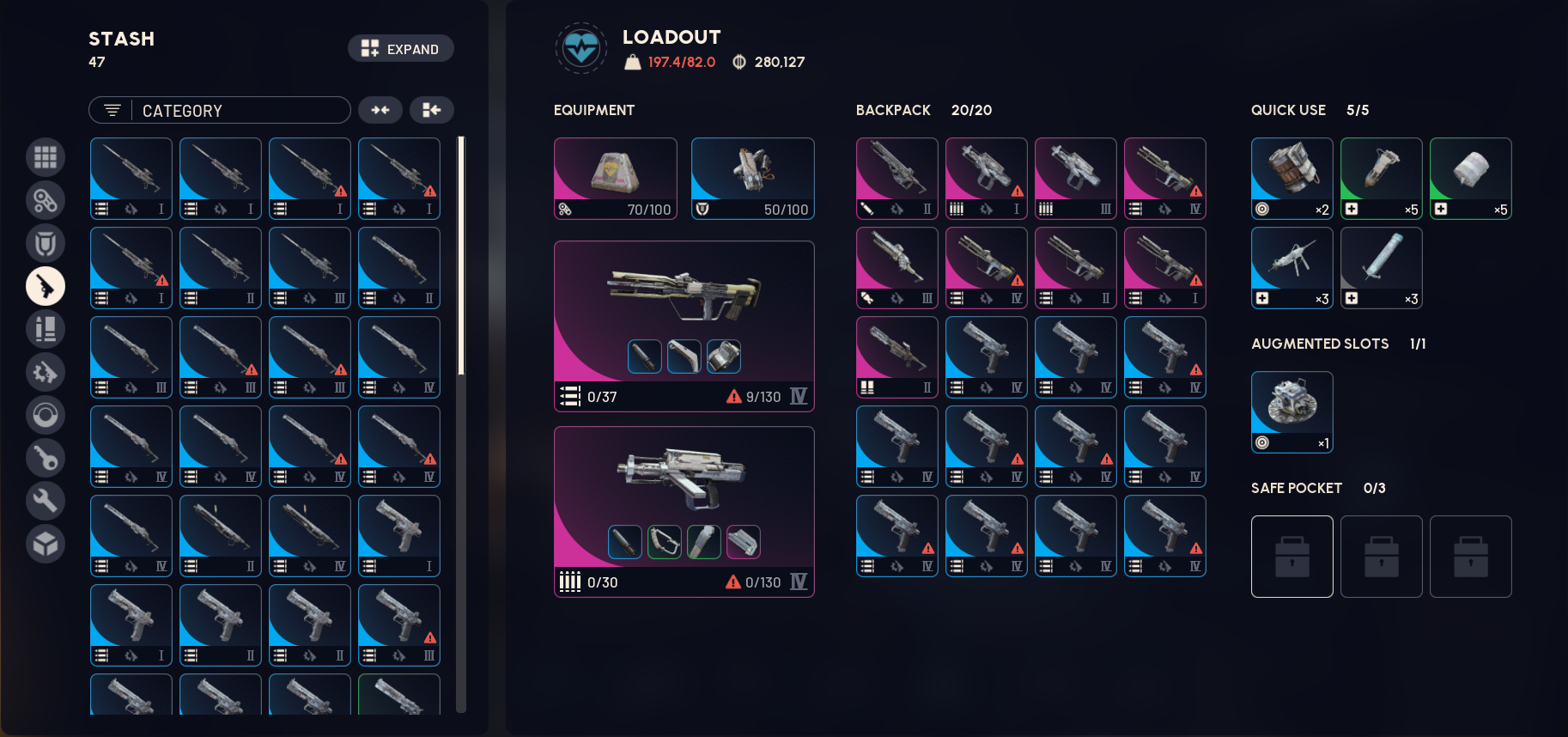Switch to the Backpack section header
The height and width of the screenshot is (737, 1568).
[892, 110]
